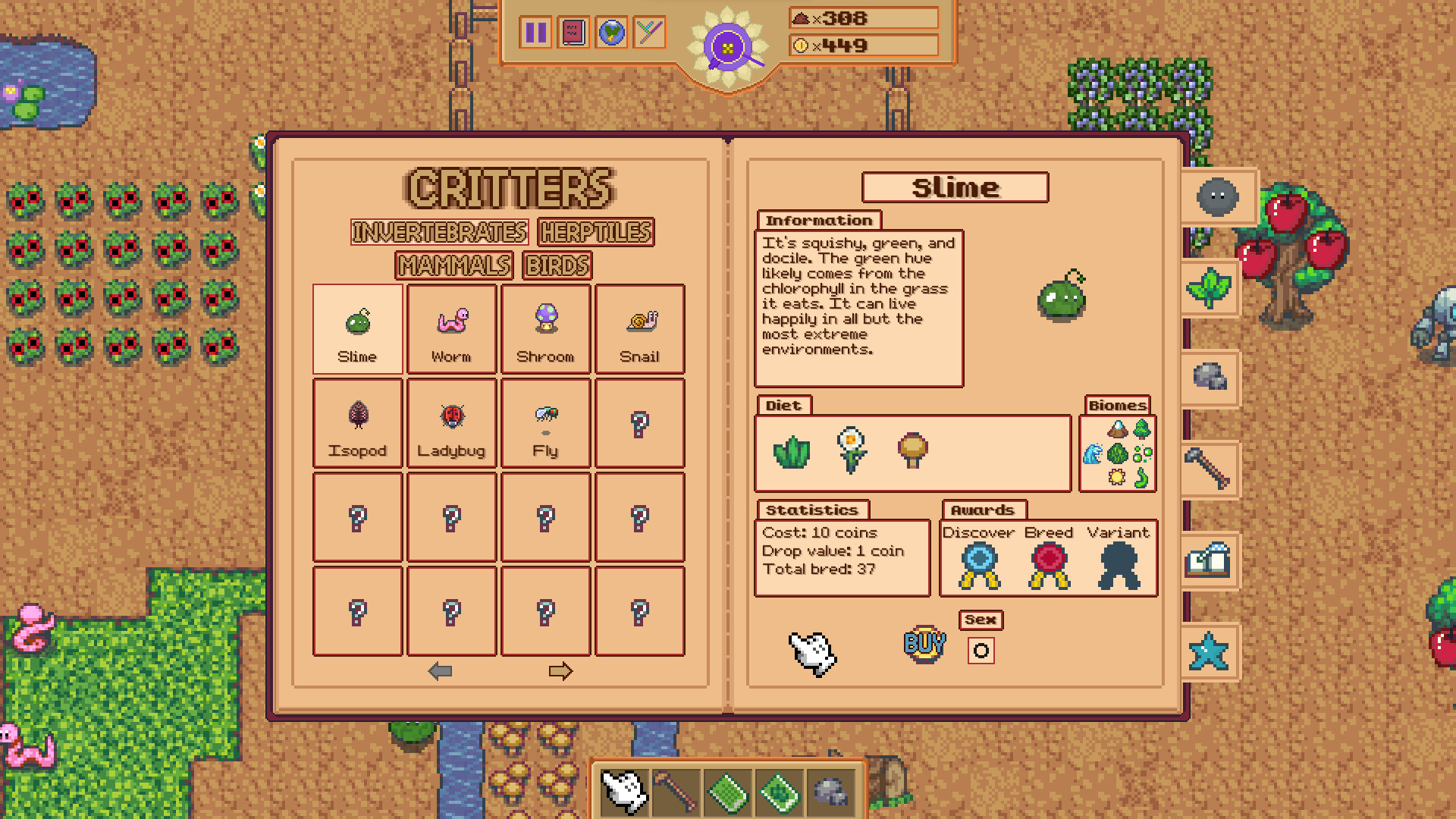The height and width of the screenshot is (819, 1456).
Task: Select the Worm entry in the critter list
Action: [451, 328]
